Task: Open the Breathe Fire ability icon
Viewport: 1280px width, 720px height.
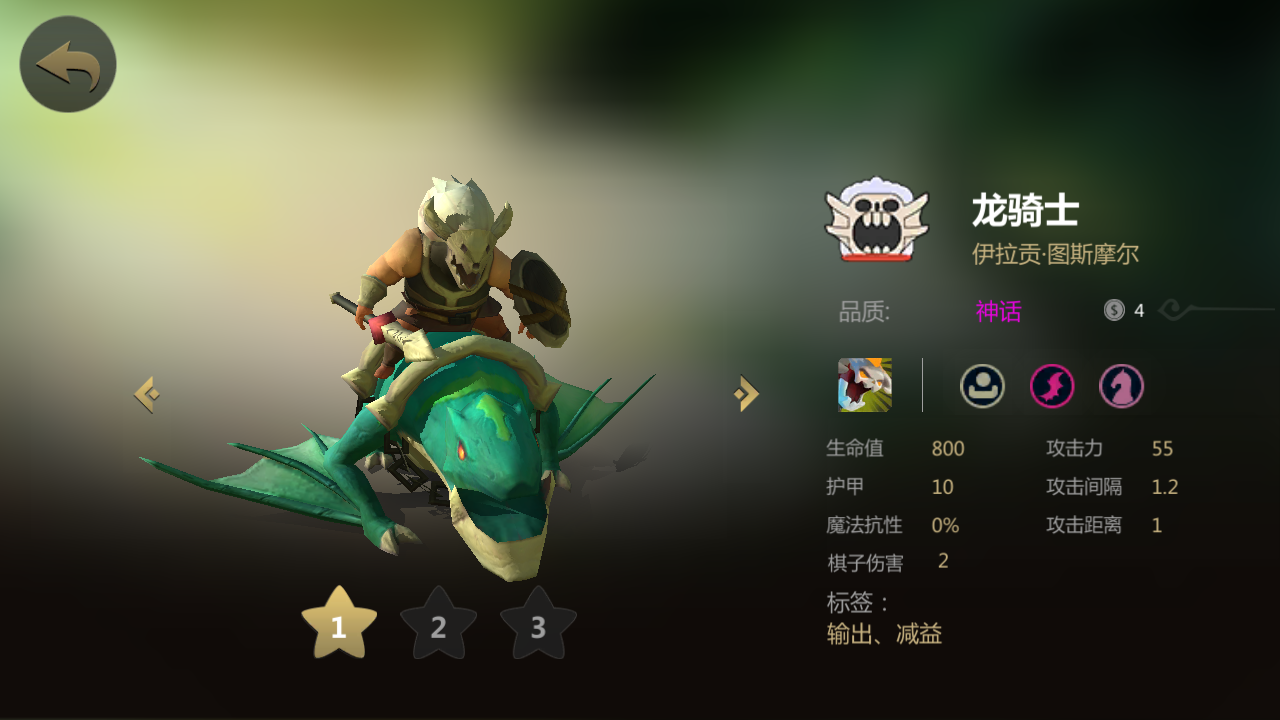Action: (864, 386)
